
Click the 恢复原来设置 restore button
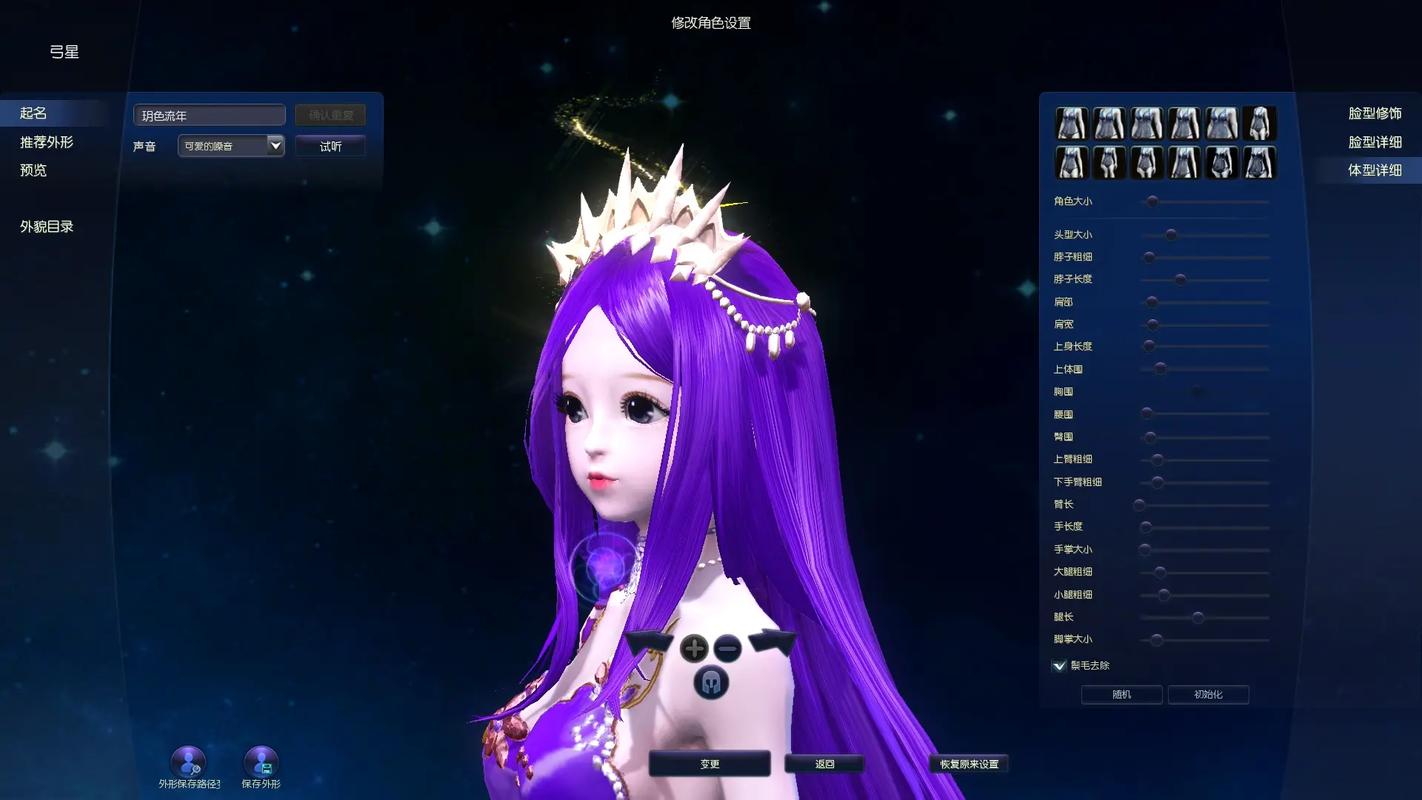(969, 764)
